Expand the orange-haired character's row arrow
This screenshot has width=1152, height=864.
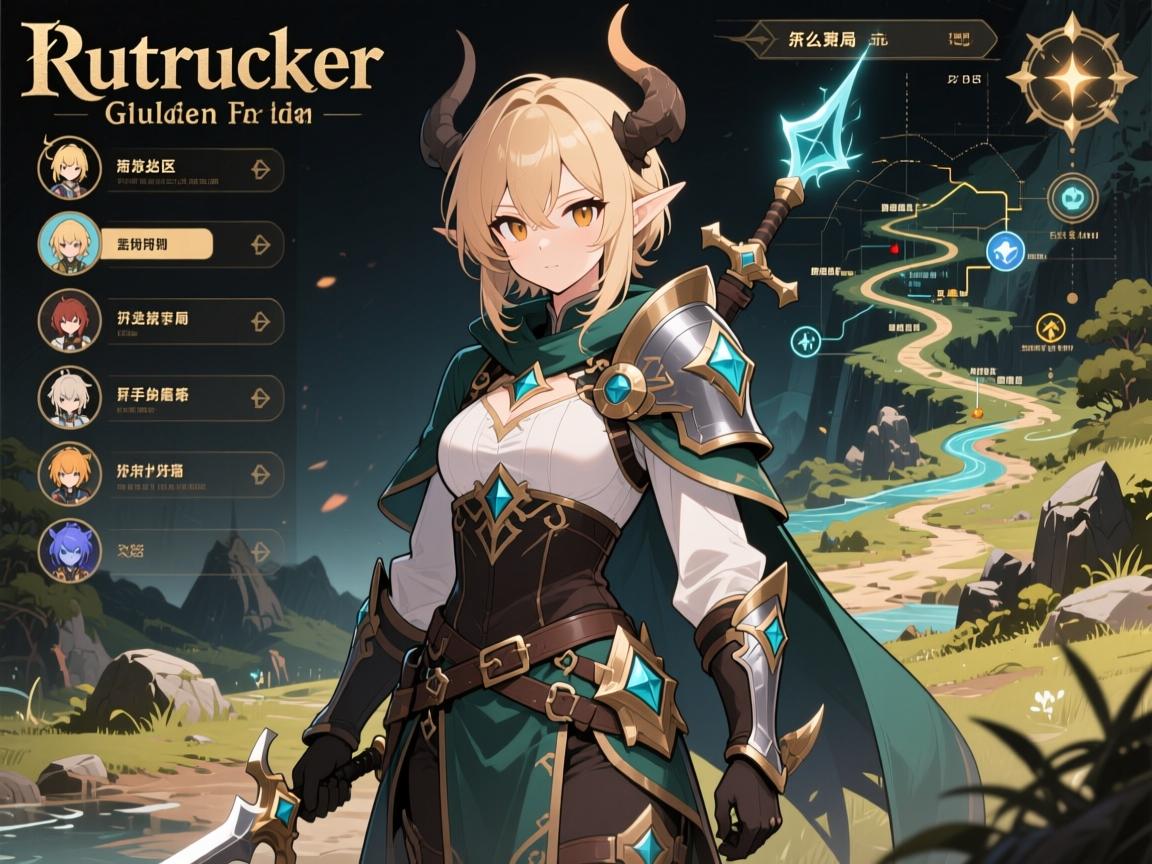[259, 472]
